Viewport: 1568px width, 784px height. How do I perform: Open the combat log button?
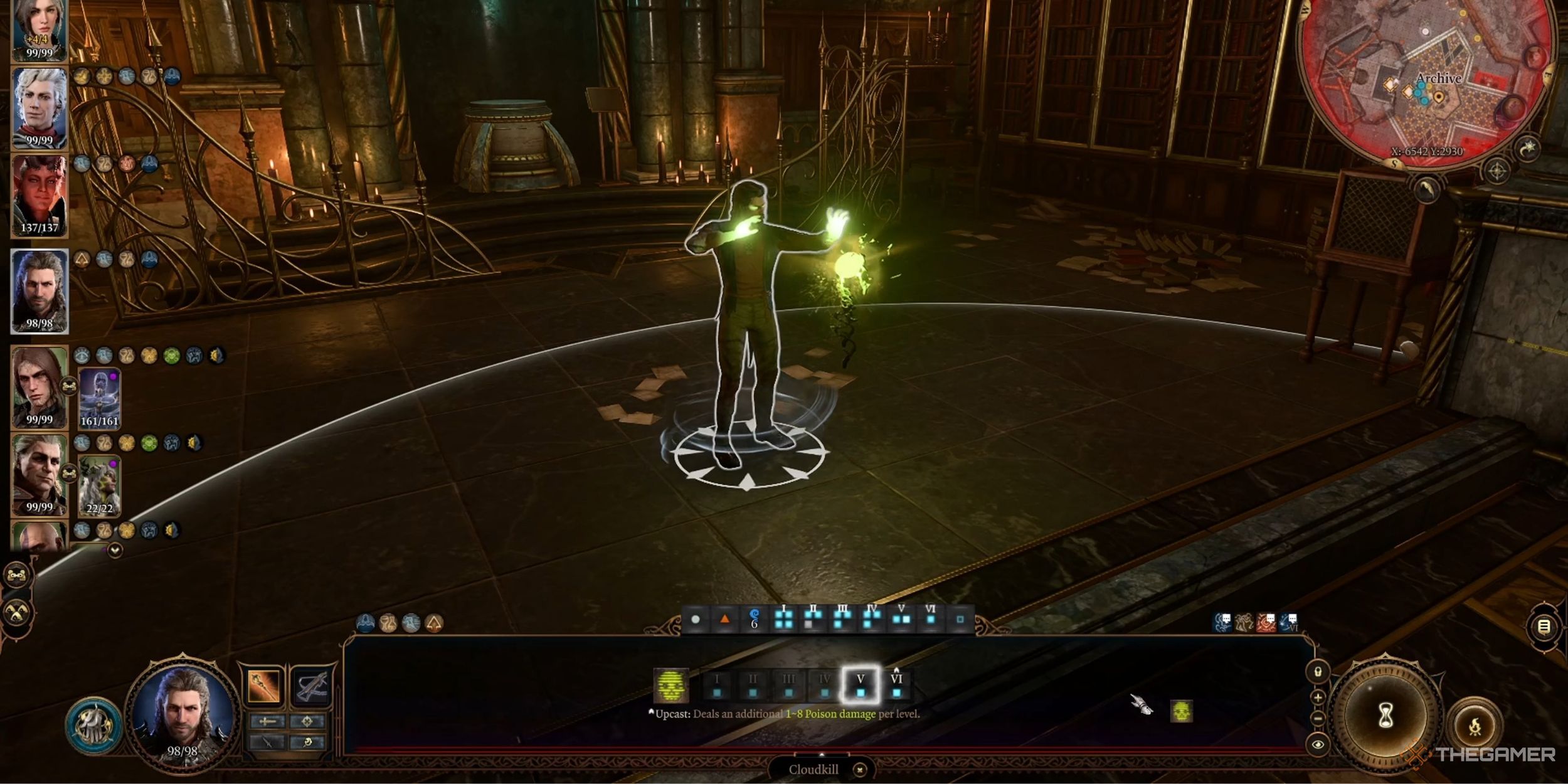(1544, 626)
